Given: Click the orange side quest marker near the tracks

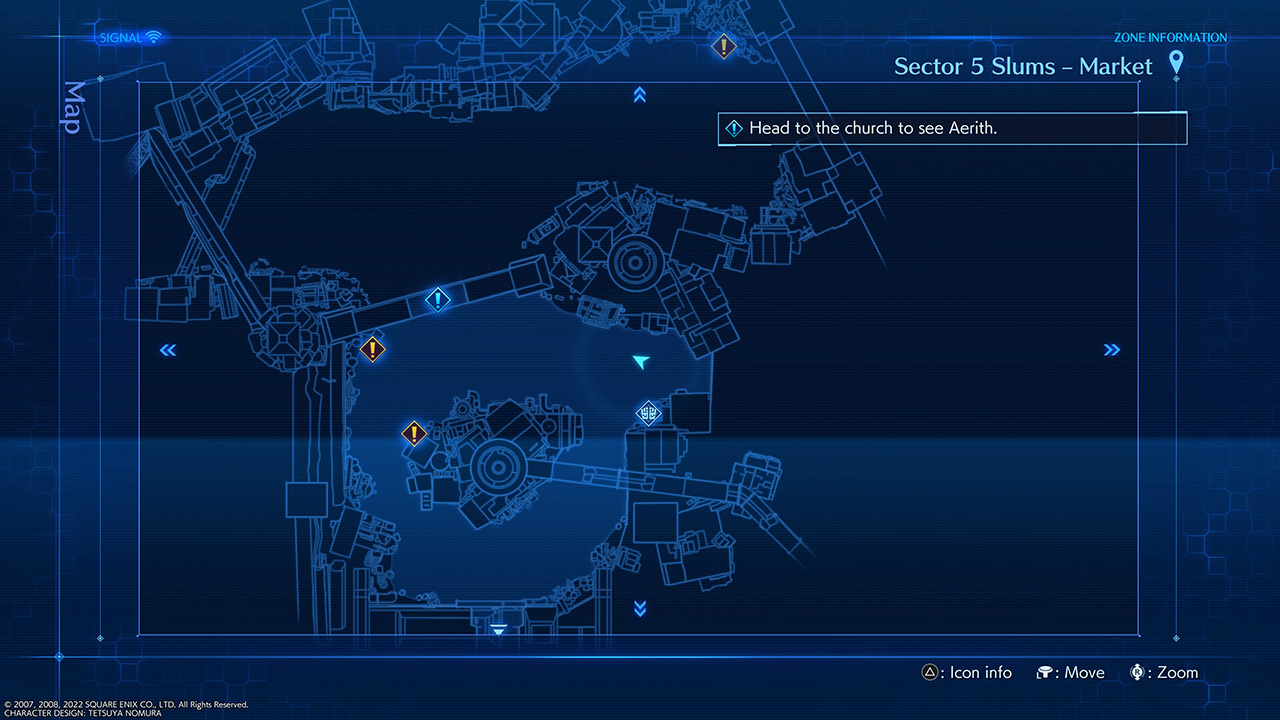Looking at the screenshot, I should click(x=372, y=350).
